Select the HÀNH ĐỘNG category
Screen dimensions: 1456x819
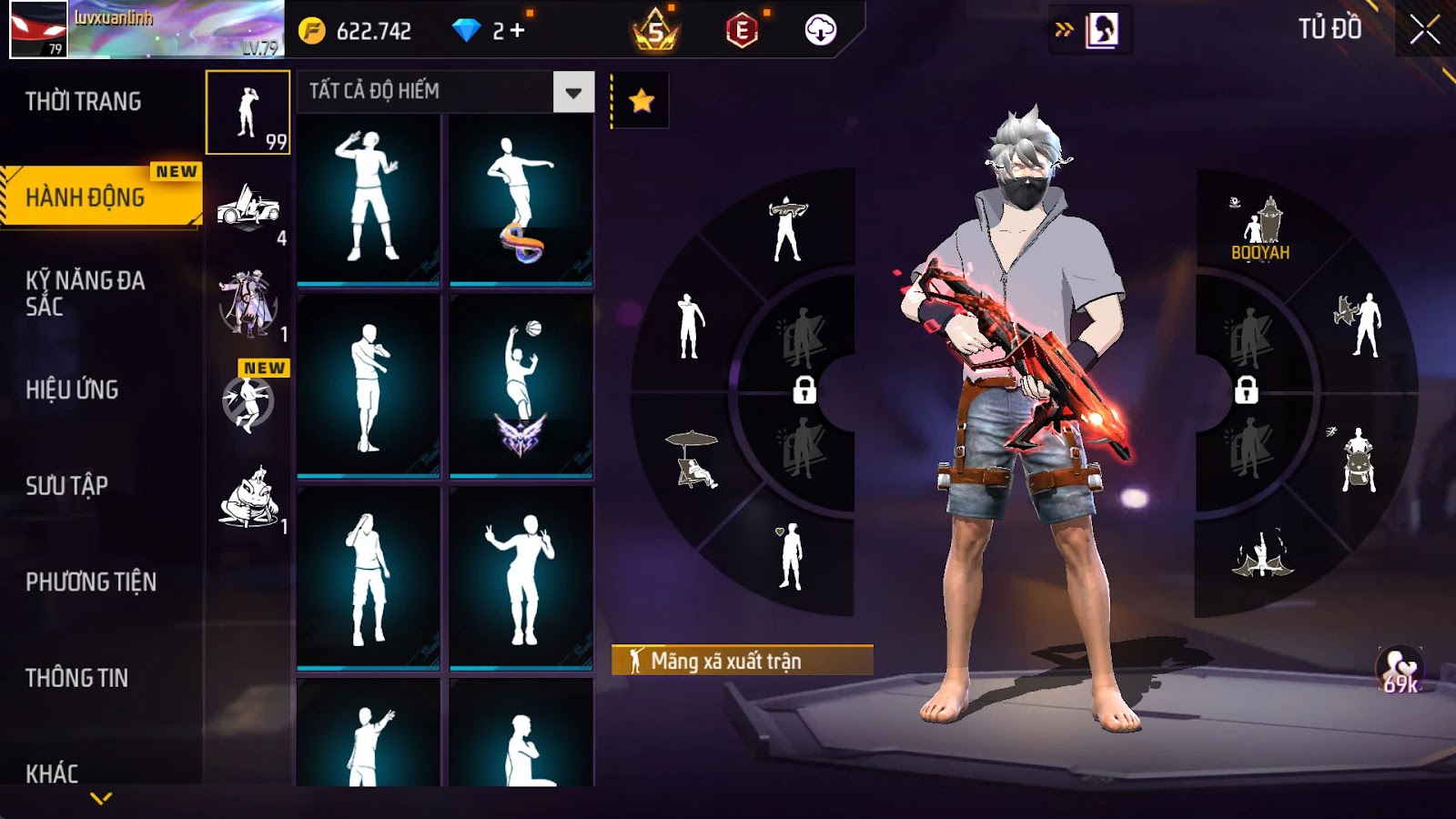pyautogui.click(x=86, y=197)
